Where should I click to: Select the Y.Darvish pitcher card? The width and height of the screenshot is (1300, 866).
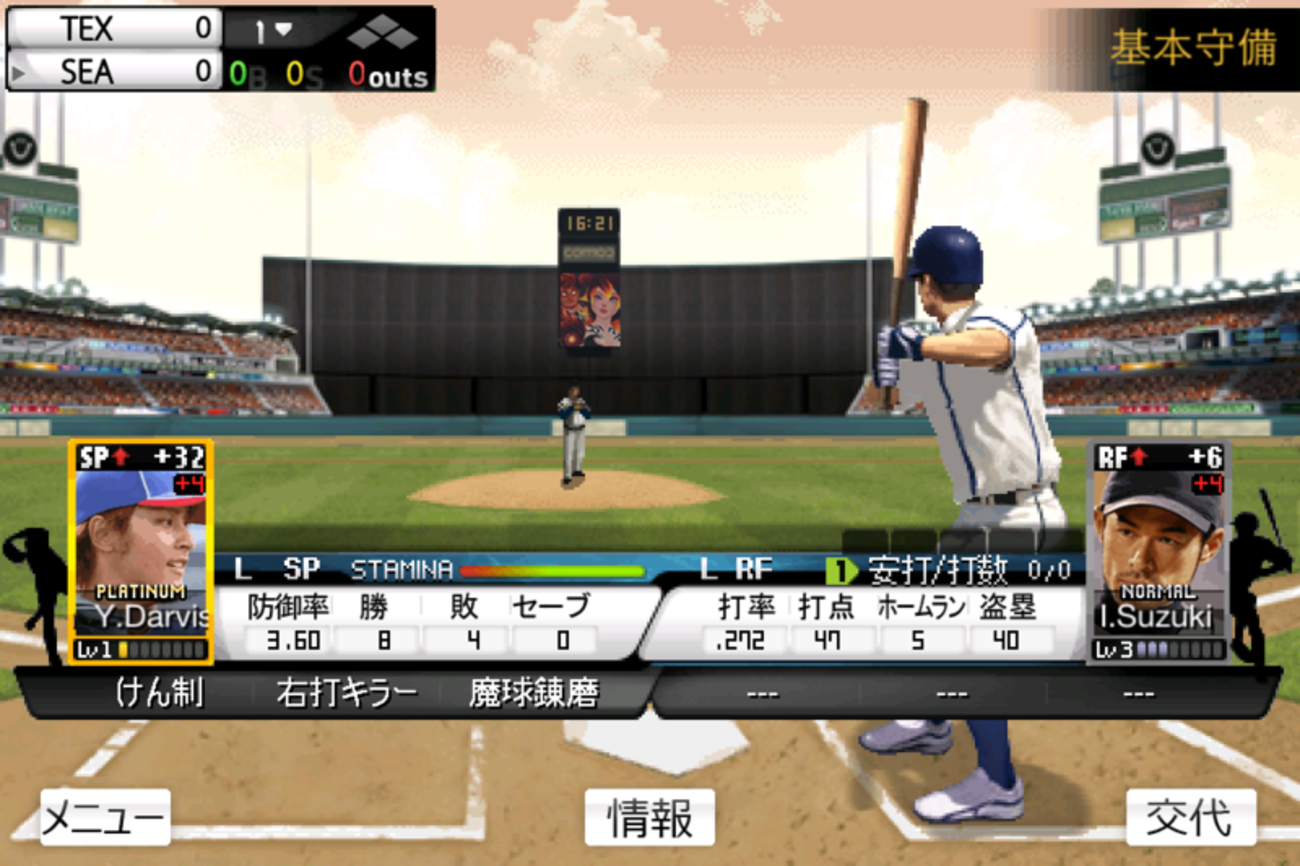click(140, 552)
